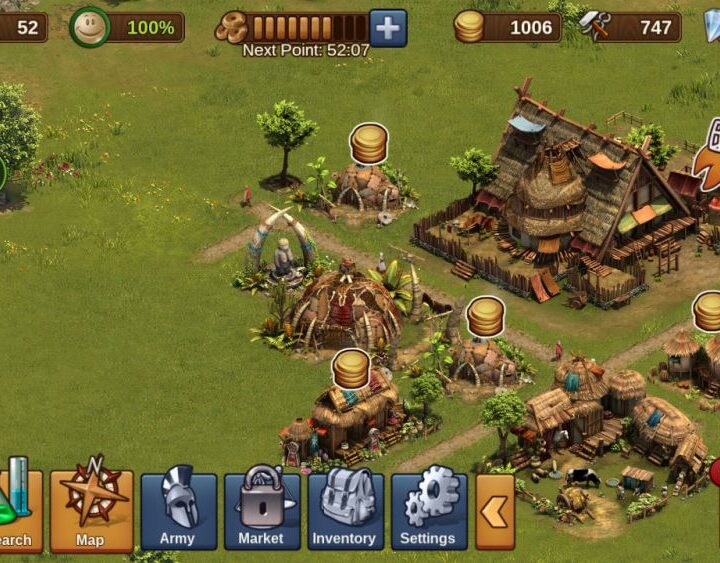Collapse the bottom menu with the arrow
Screen dimensions: 720x563
tap(495, 512)
